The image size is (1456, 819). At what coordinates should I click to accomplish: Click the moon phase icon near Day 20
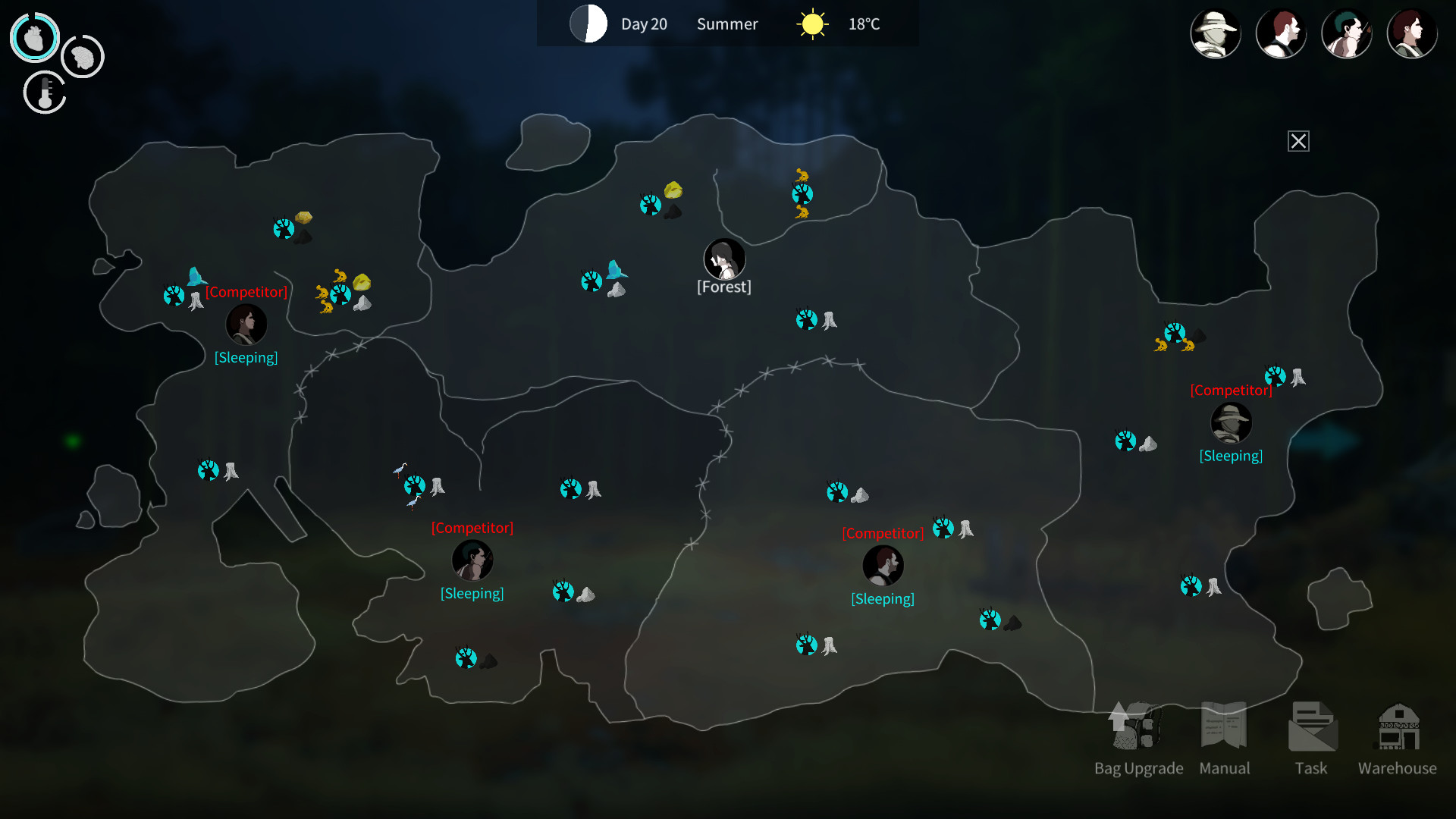click(588, 24)
